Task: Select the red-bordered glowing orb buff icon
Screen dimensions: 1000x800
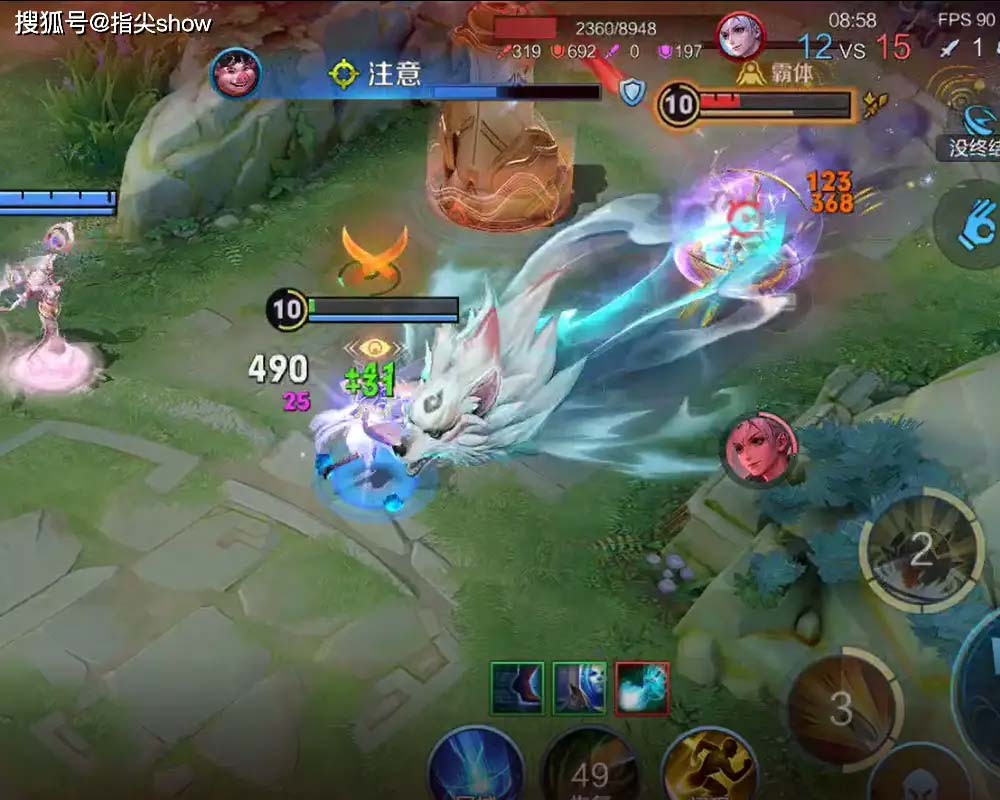Action: click(642, 688)
